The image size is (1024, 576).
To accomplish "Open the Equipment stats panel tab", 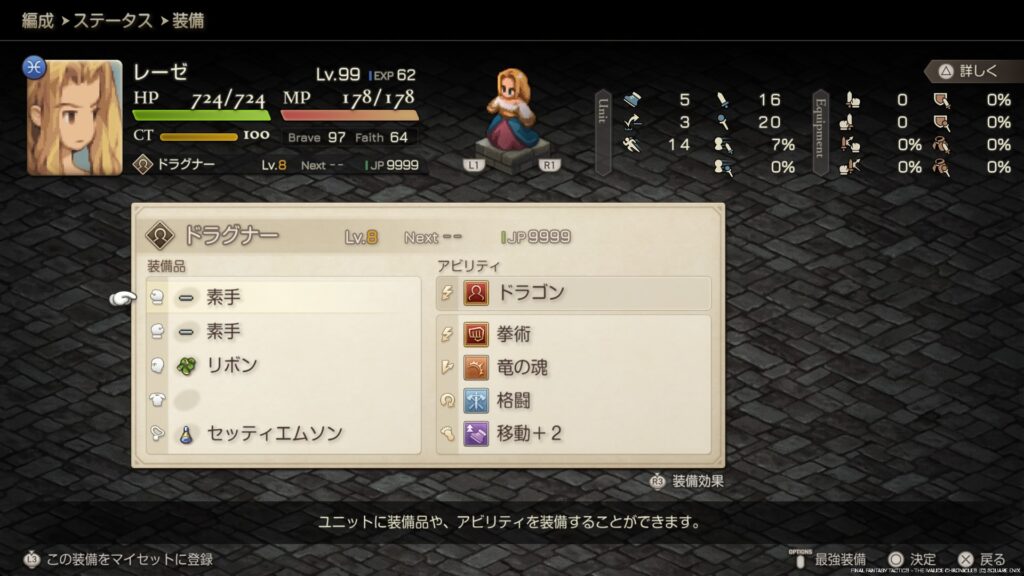I will [820, 132].
